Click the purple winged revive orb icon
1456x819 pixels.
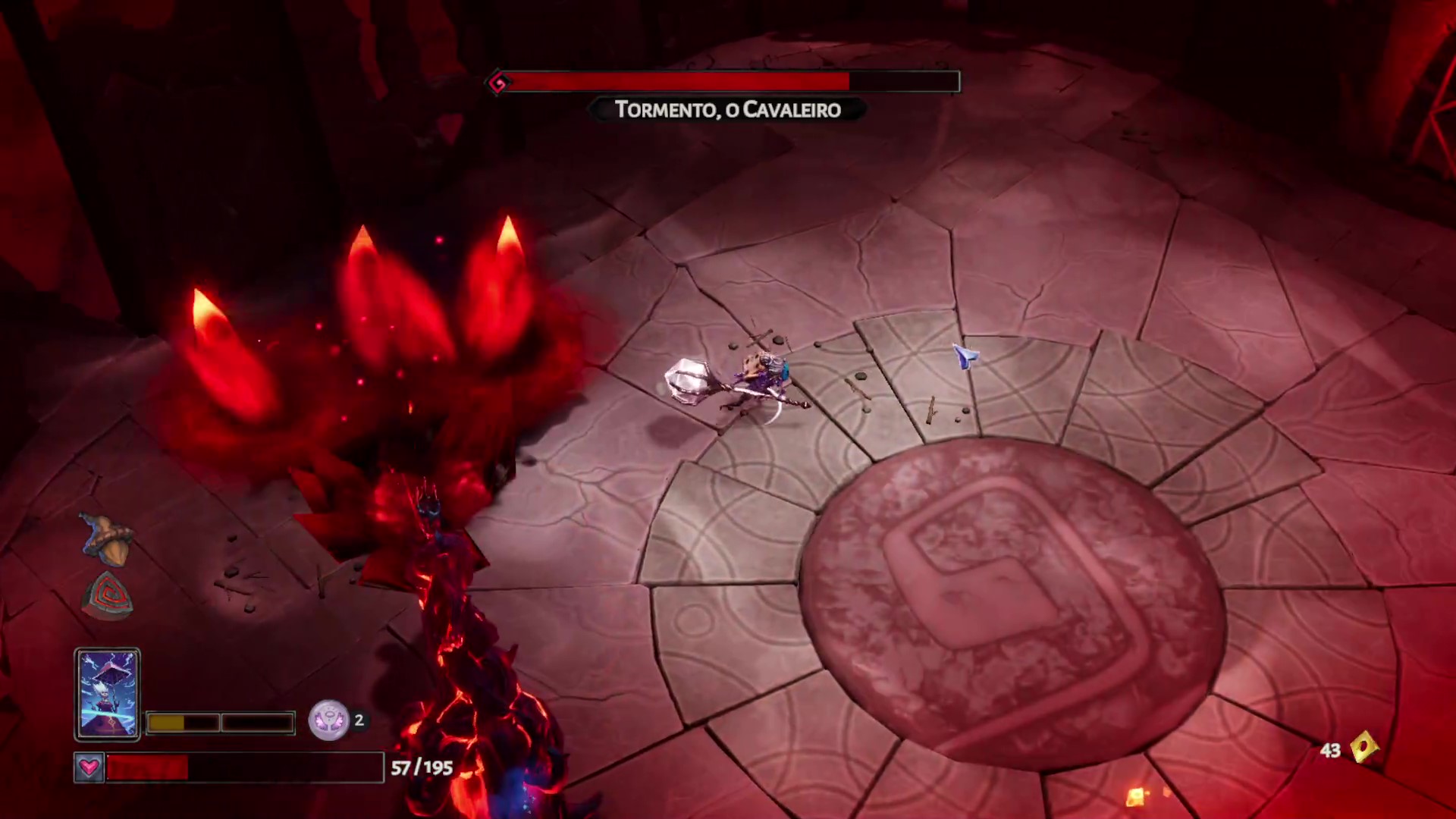pyautogui.click(x=328, y=720)
